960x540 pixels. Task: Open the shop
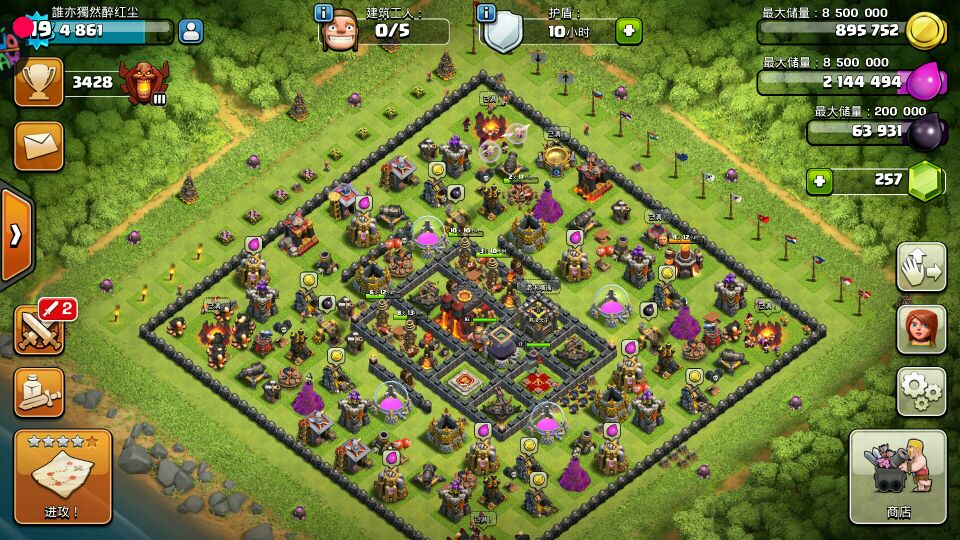pyautogui.click(x=897, y=476)
